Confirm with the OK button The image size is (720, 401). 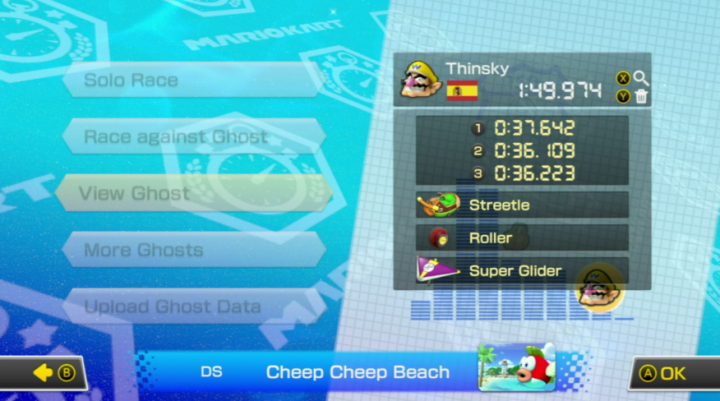point(672,373)
